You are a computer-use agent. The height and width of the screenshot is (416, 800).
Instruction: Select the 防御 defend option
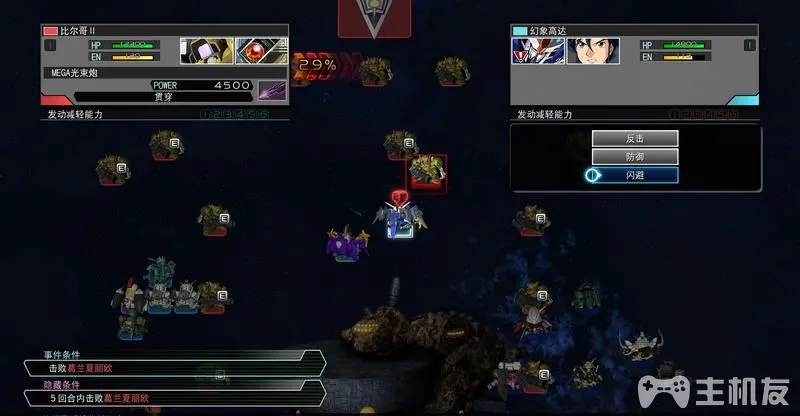click(634, 156)
